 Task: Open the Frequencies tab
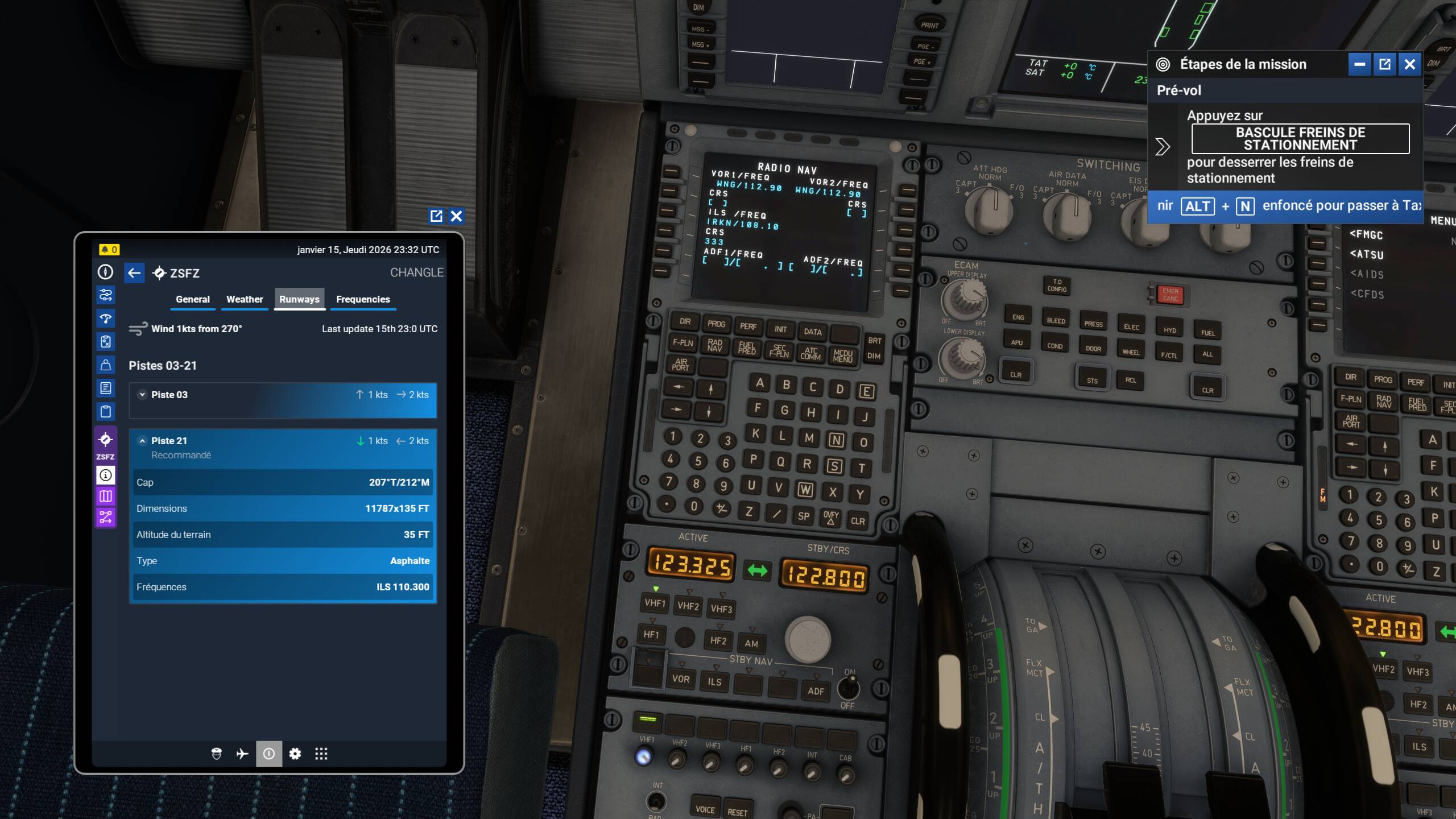coord(363,299)
